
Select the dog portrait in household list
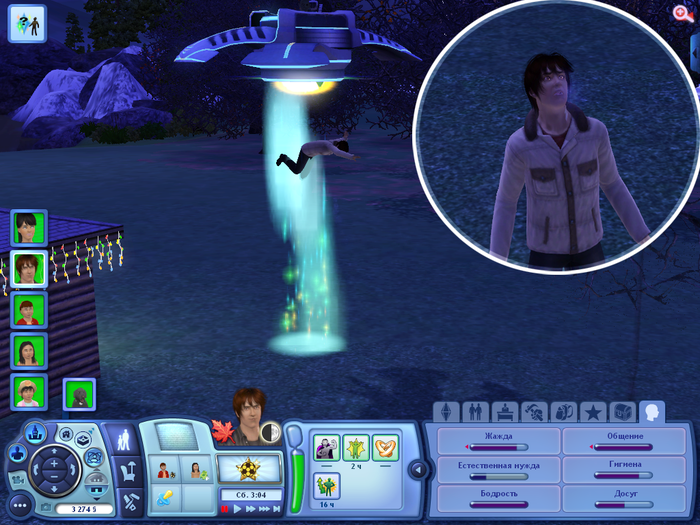pos(79,393)
